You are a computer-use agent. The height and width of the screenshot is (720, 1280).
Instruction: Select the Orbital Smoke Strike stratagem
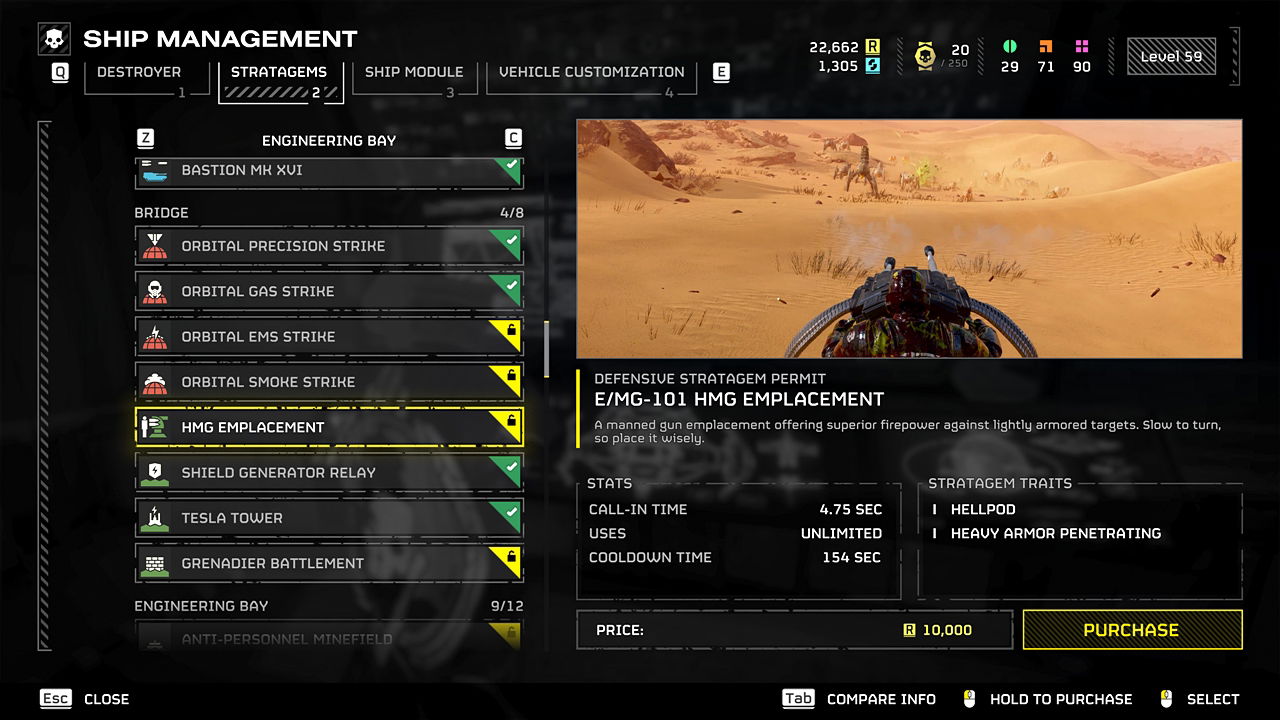[x=328, y=382]
